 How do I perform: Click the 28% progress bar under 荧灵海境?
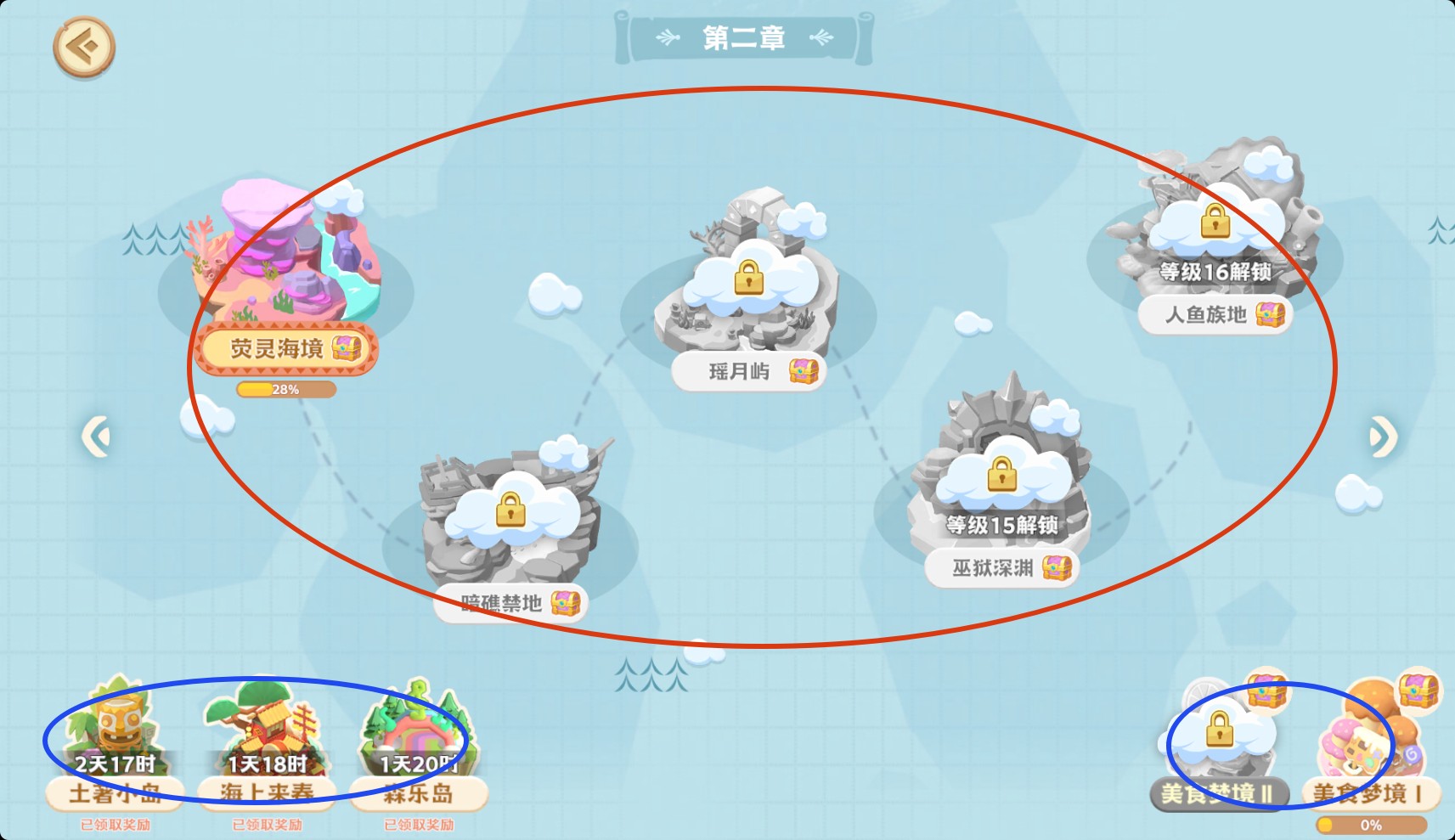[286, 389]
